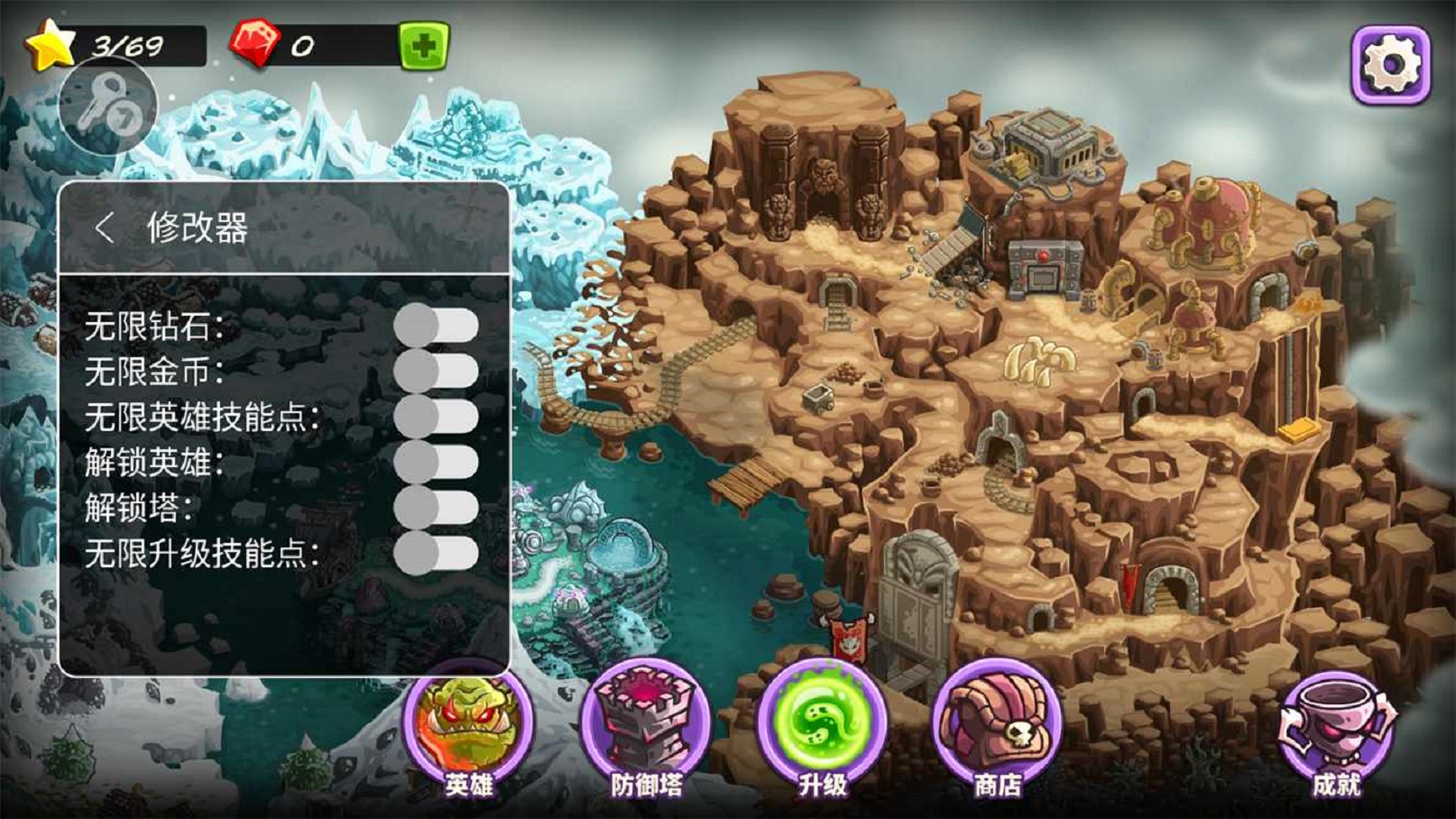This screenshot has height=819, width=1456.
Task: Toggle 无限钻石 switch
Action: (436, 326)
